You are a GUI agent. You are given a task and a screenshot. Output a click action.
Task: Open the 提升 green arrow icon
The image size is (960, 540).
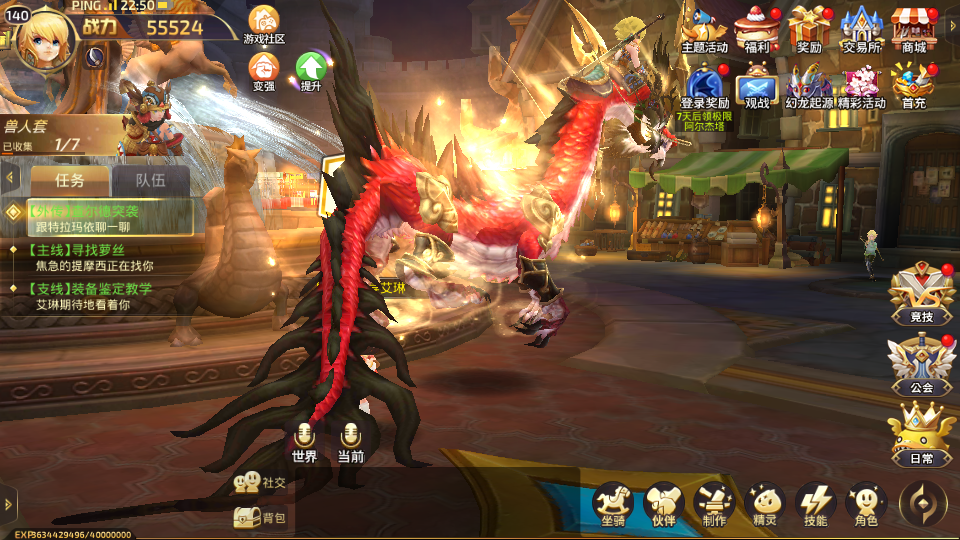coord(310,70)
